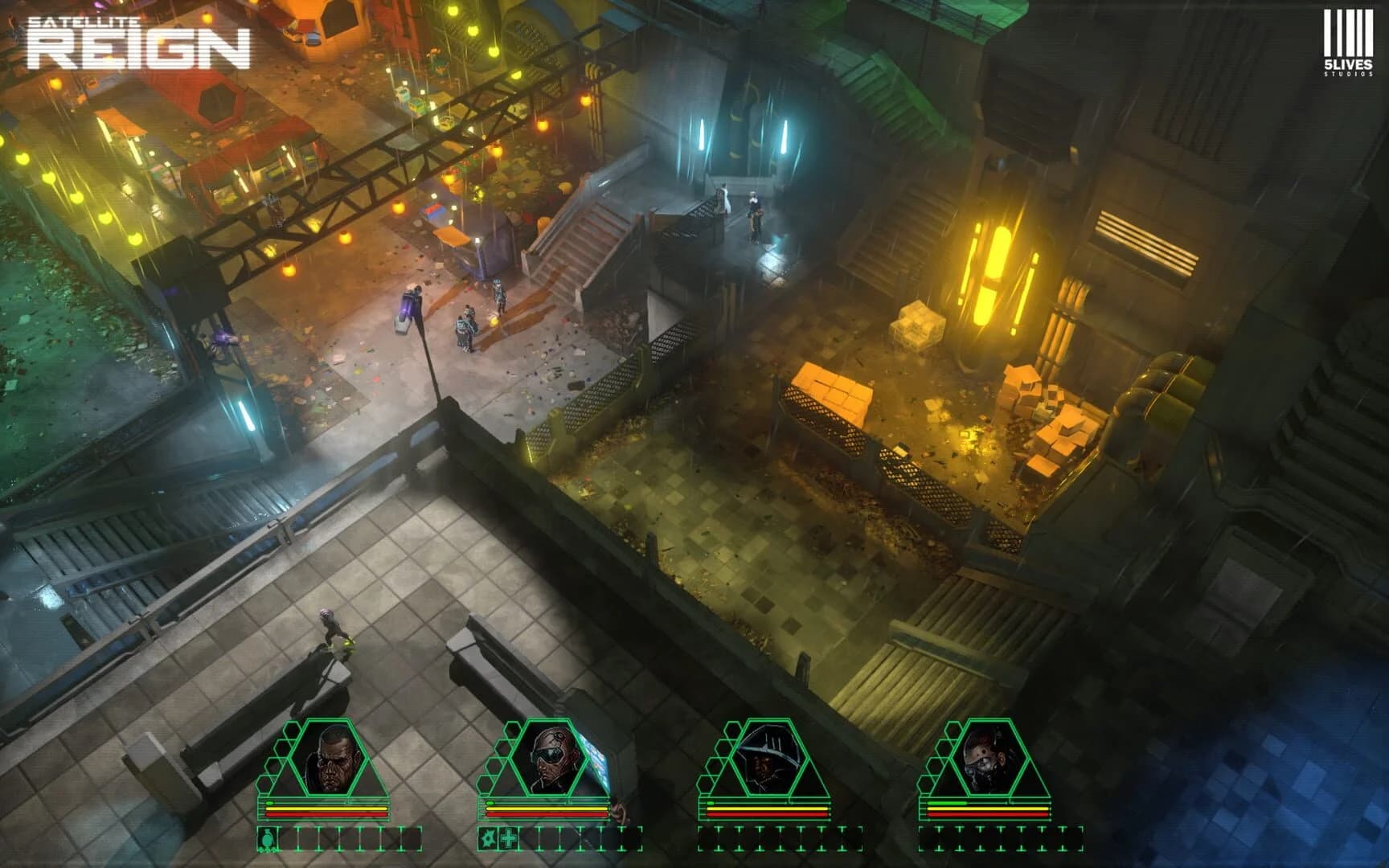Click the gear ability icon beside the medkit
Screen dimensions: 1389x868
click(x=489, y=839)
